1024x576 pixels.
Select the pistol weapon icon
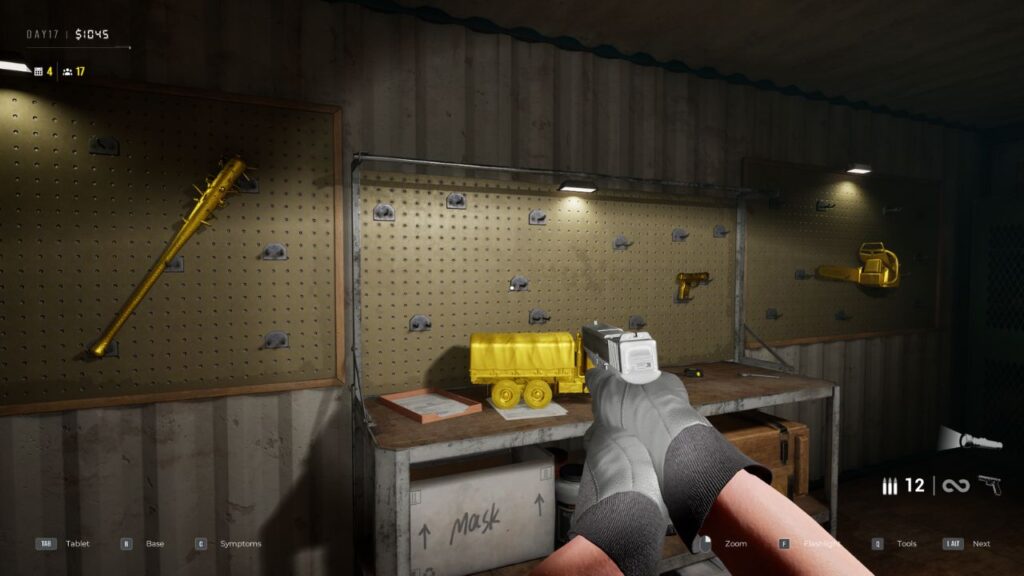989,485
